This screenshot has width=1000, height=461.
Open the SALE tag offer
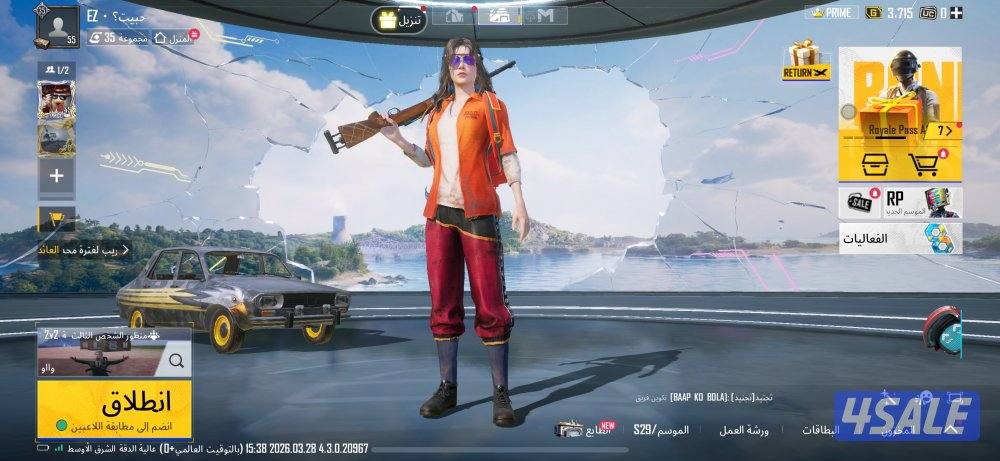pyautogui.click(x=861, y=201)
